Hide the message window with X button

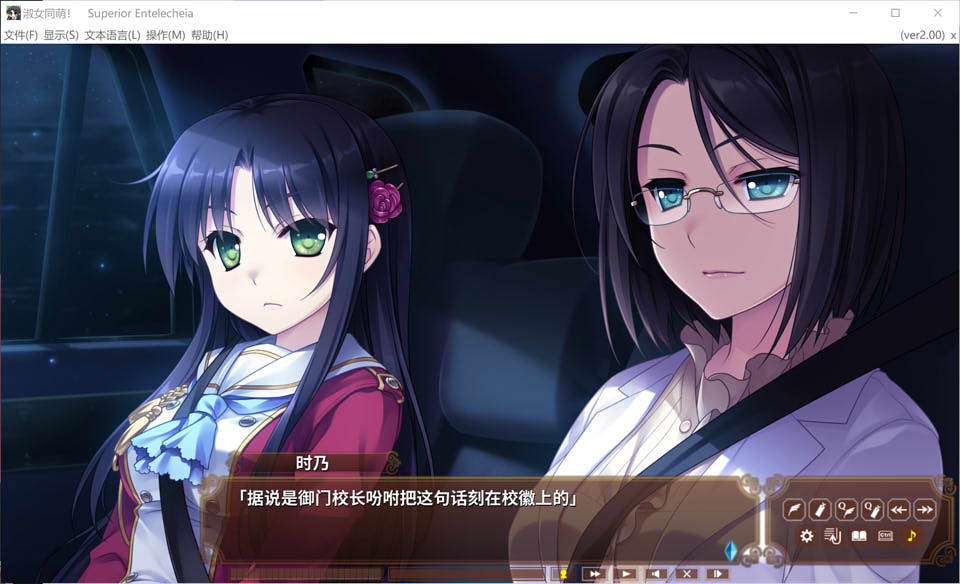[686, 574]
